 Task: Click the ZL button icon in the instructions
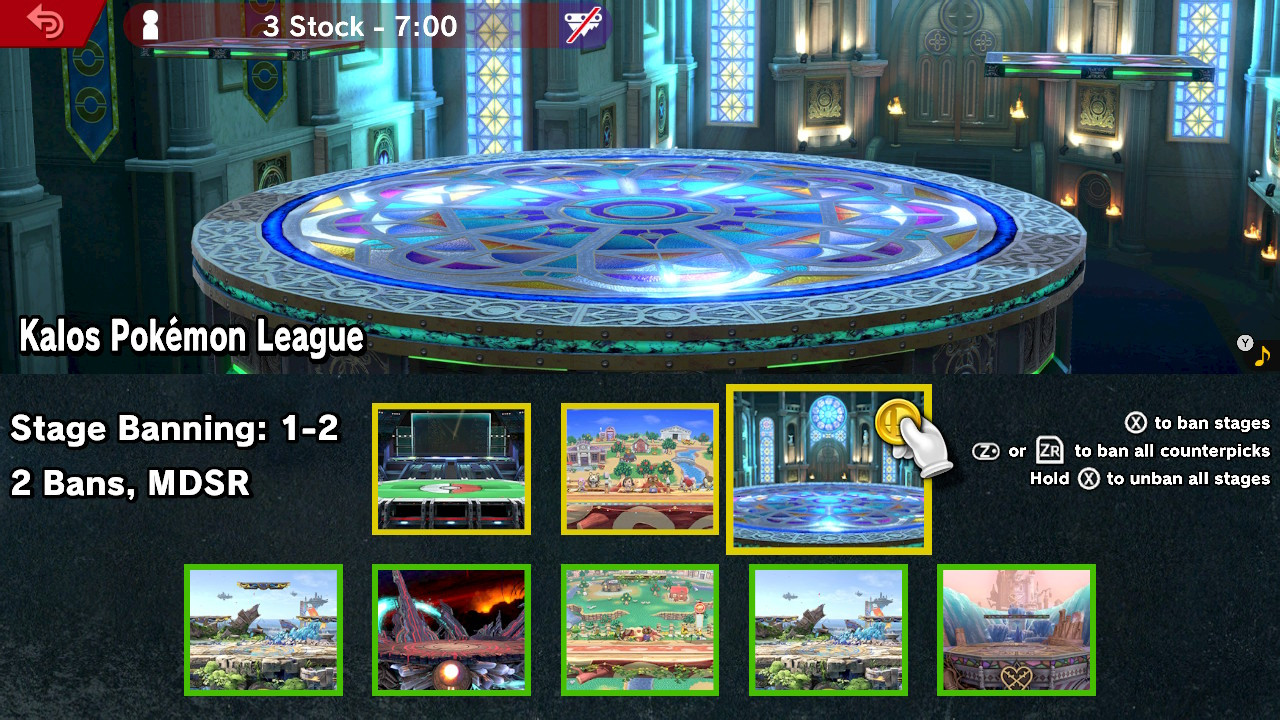click(986, 451)
